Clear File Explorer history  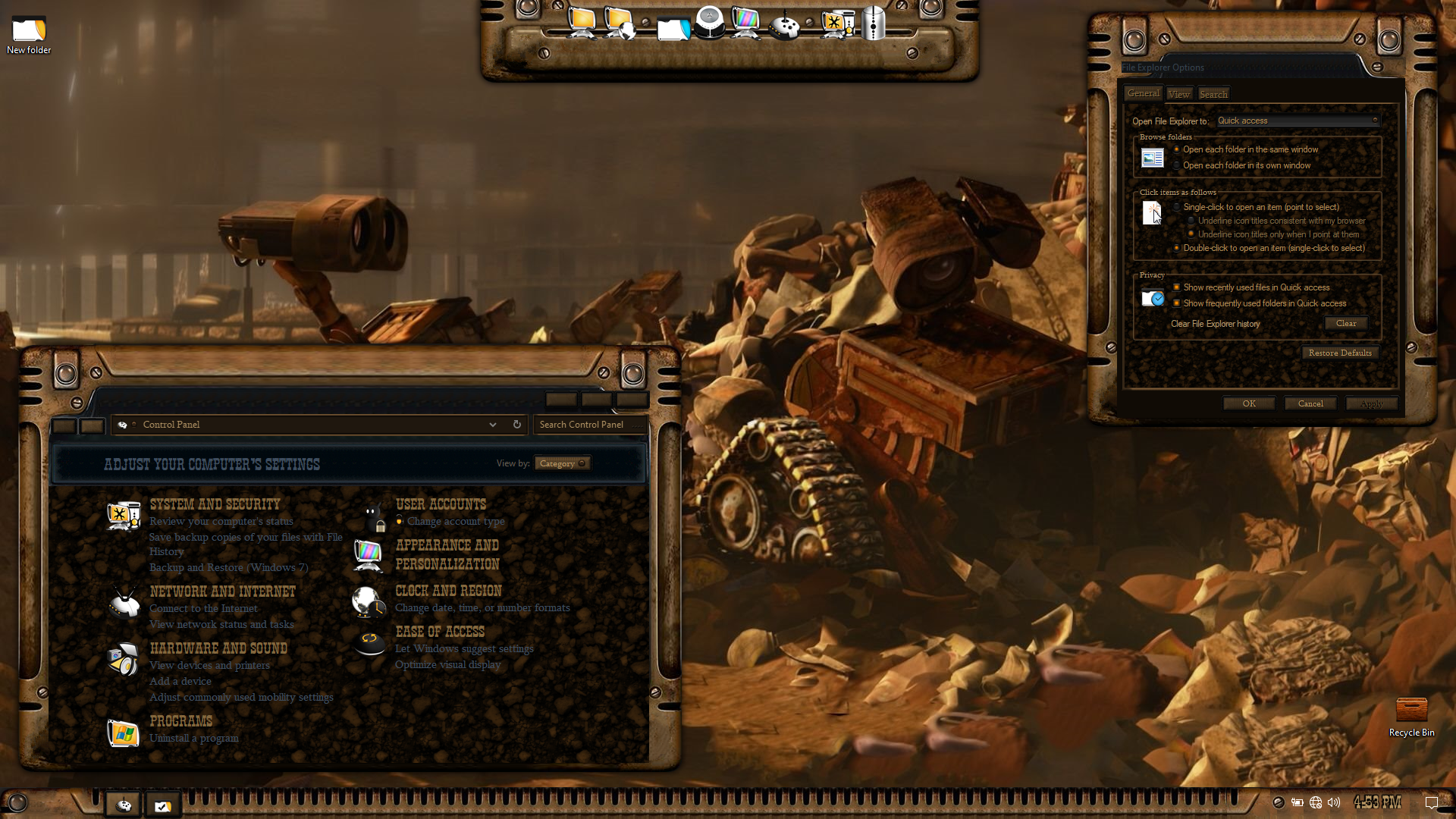point(1346,324)
